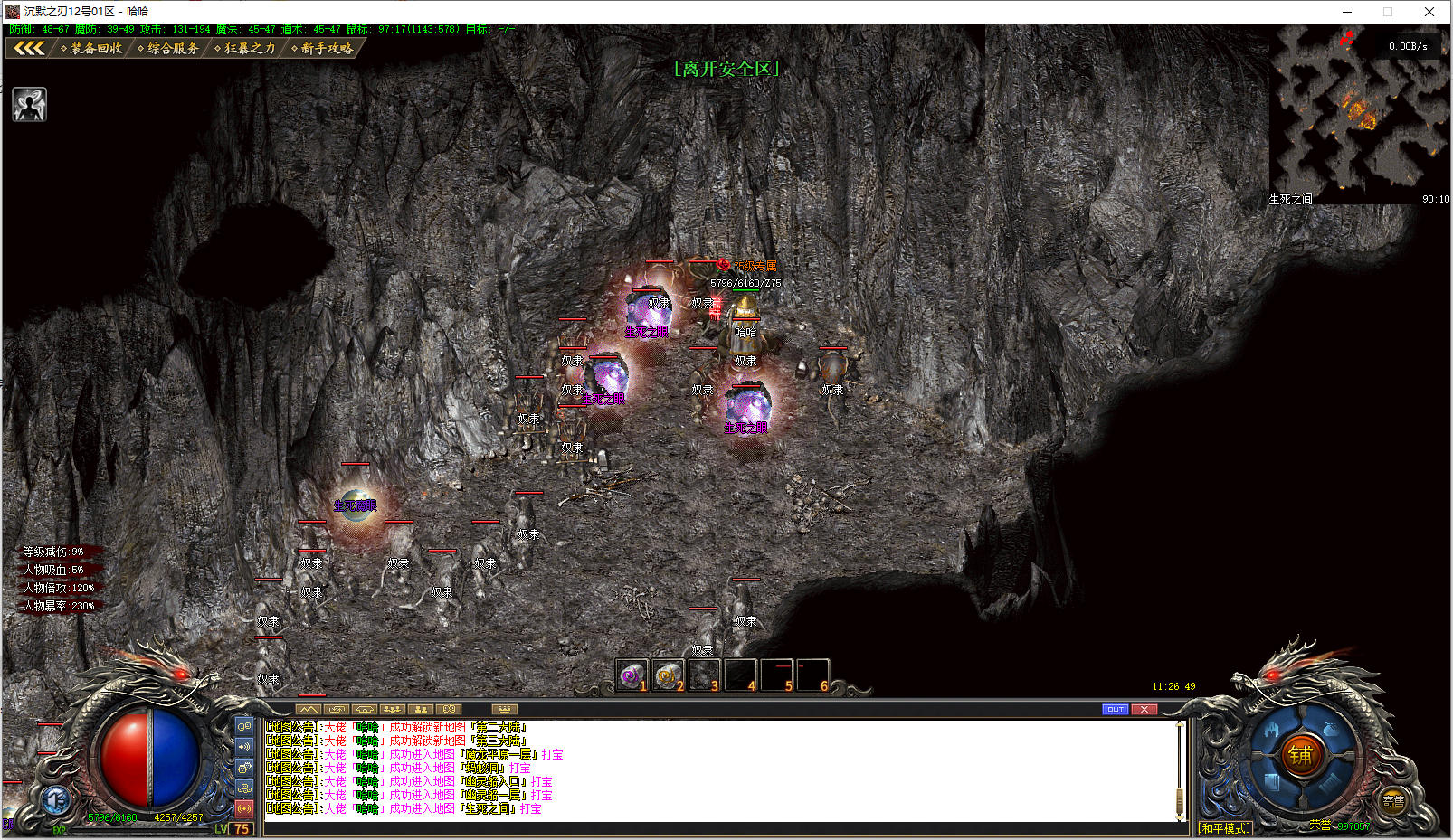This screenshot has height=840, width=1453.
Task: Close the game window
Action: [x=1429, y=12]
